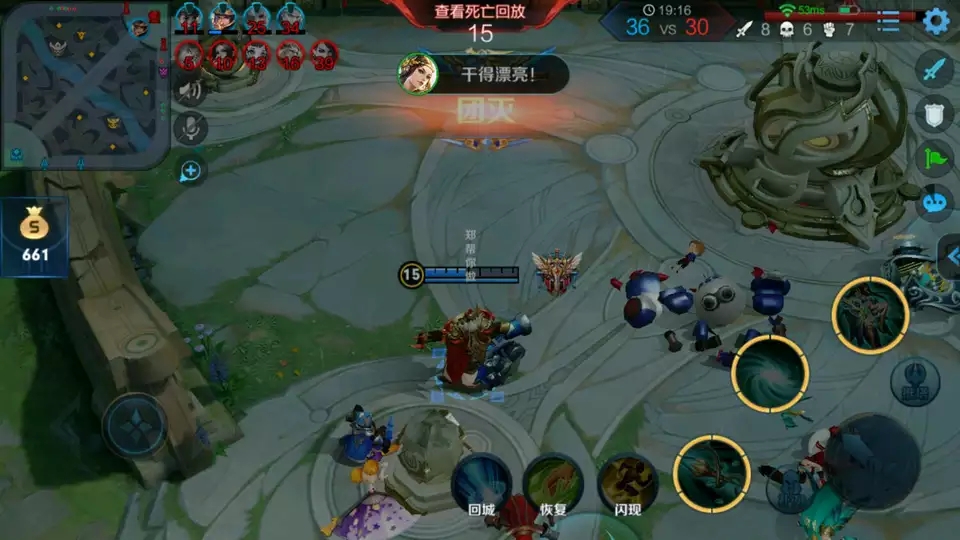Send the shield retreat signal
This screenshot has height=540, width=960.
click(934, 114)
